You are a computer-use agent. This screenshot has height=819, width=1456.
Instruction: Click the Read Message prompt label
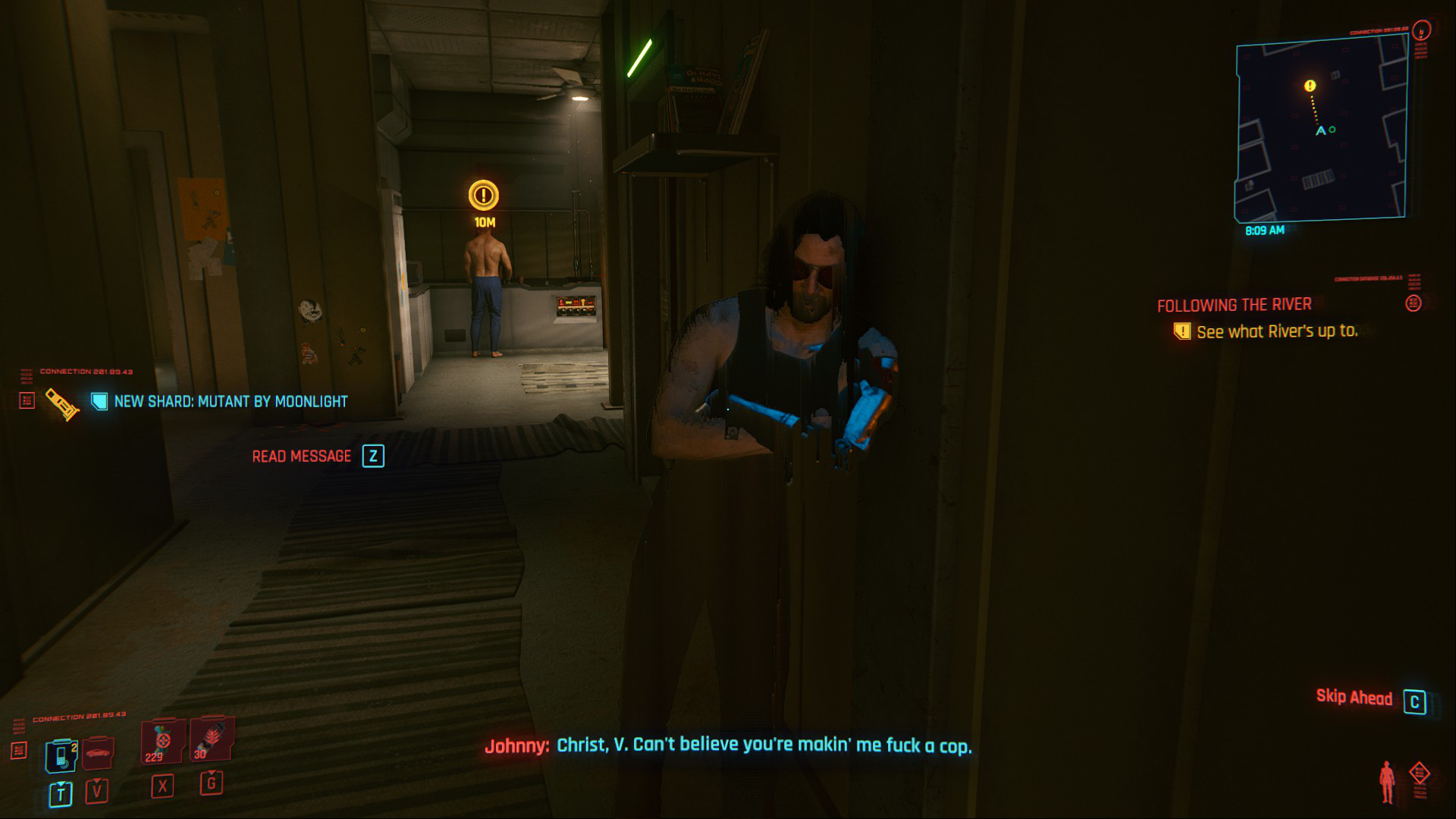click(301, 457)
